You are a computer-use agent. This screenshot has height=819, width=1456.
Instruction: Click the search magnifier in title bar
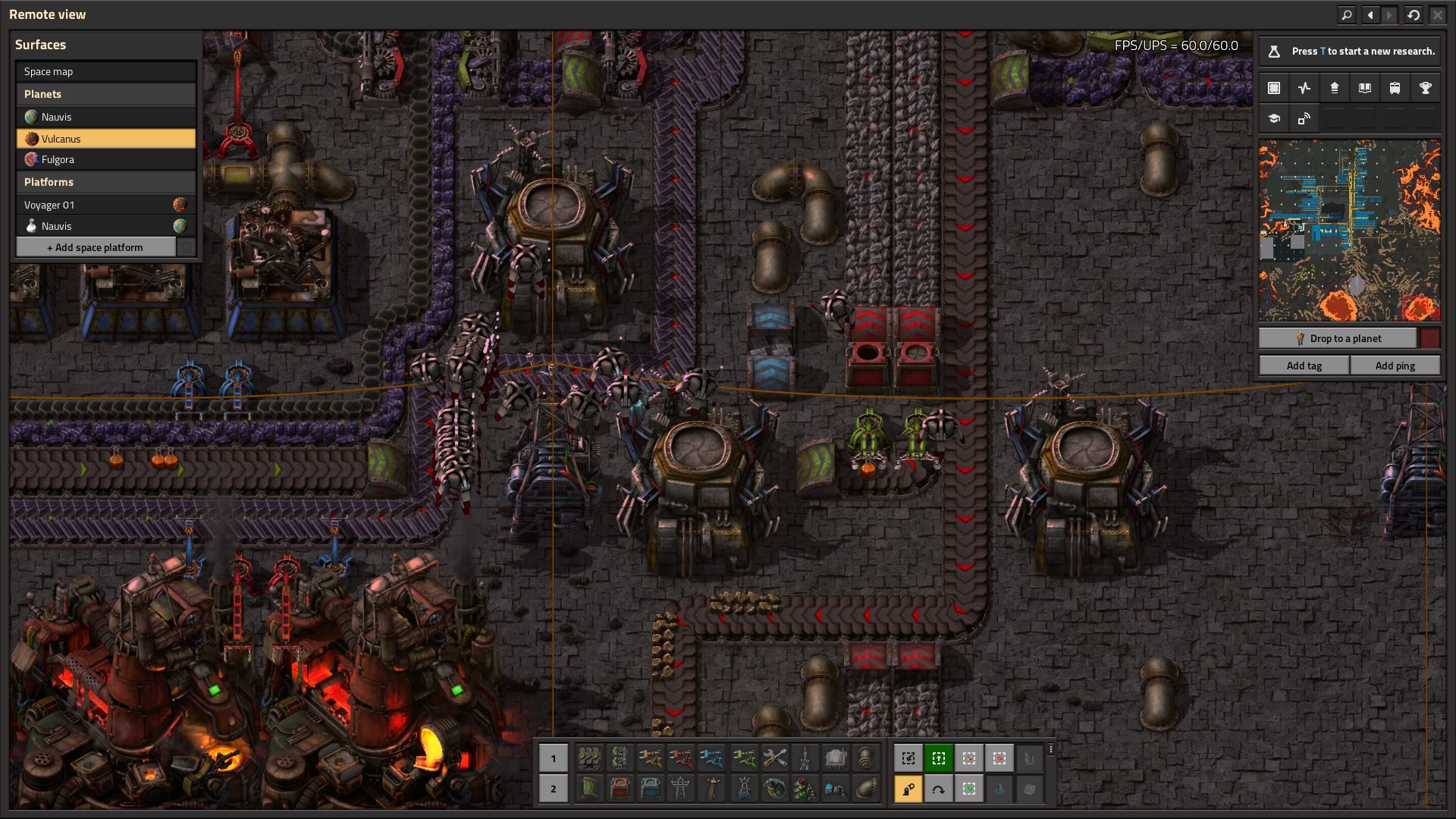click(1346, 14)
